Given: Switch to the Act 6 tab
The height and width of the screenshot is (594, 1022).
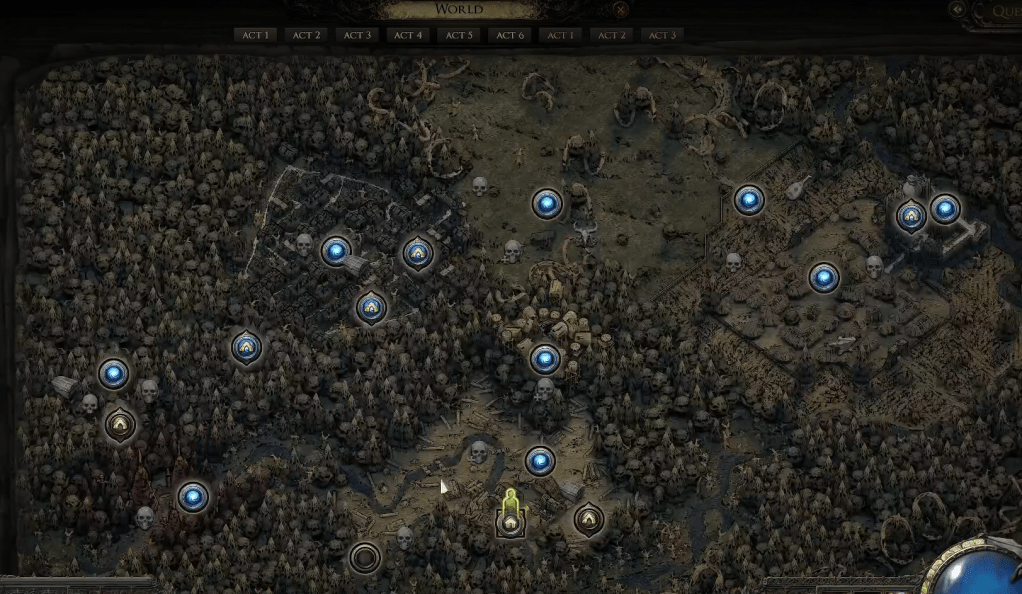Looking at the screenshot, I should click(510, 35).
